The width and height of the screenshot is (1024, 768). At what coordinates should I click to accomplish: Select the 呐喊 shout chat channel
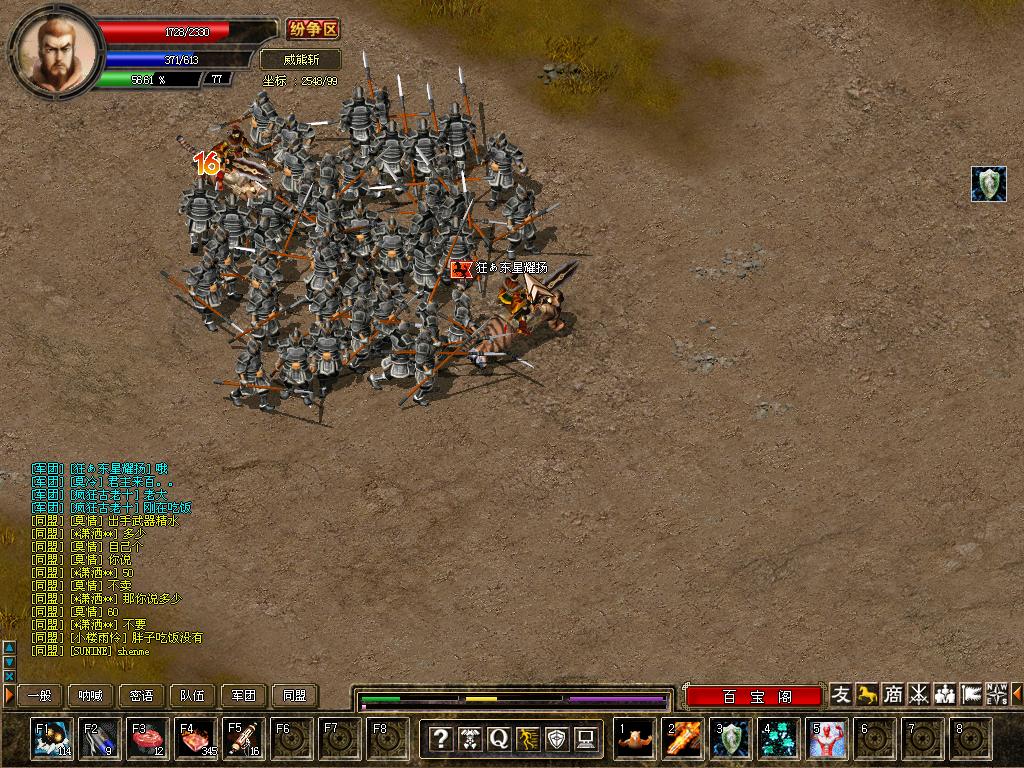click(90, 695)
